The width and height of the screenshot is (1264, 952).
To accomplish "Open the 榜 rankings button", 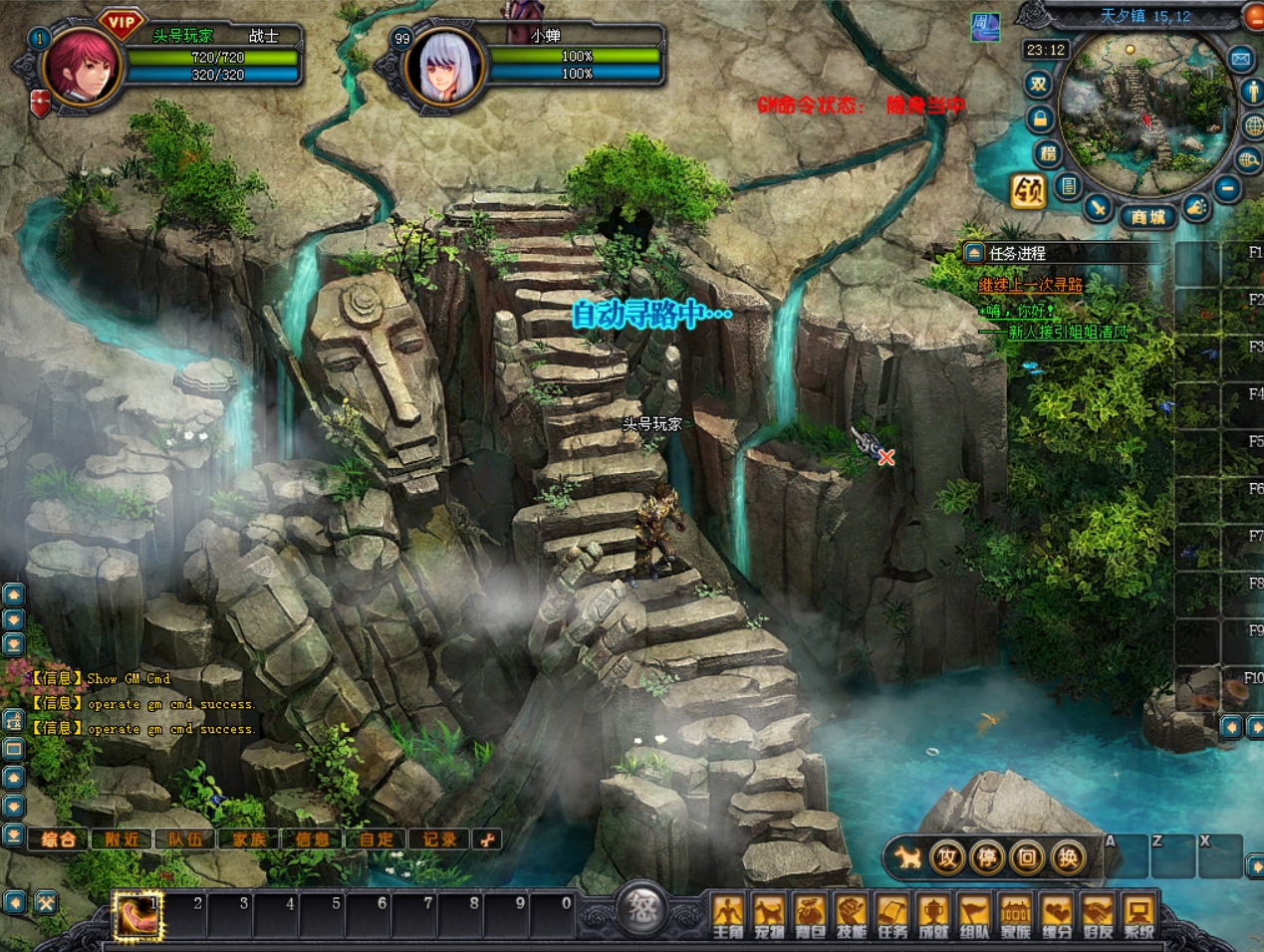I will (x=1047, y=152).
